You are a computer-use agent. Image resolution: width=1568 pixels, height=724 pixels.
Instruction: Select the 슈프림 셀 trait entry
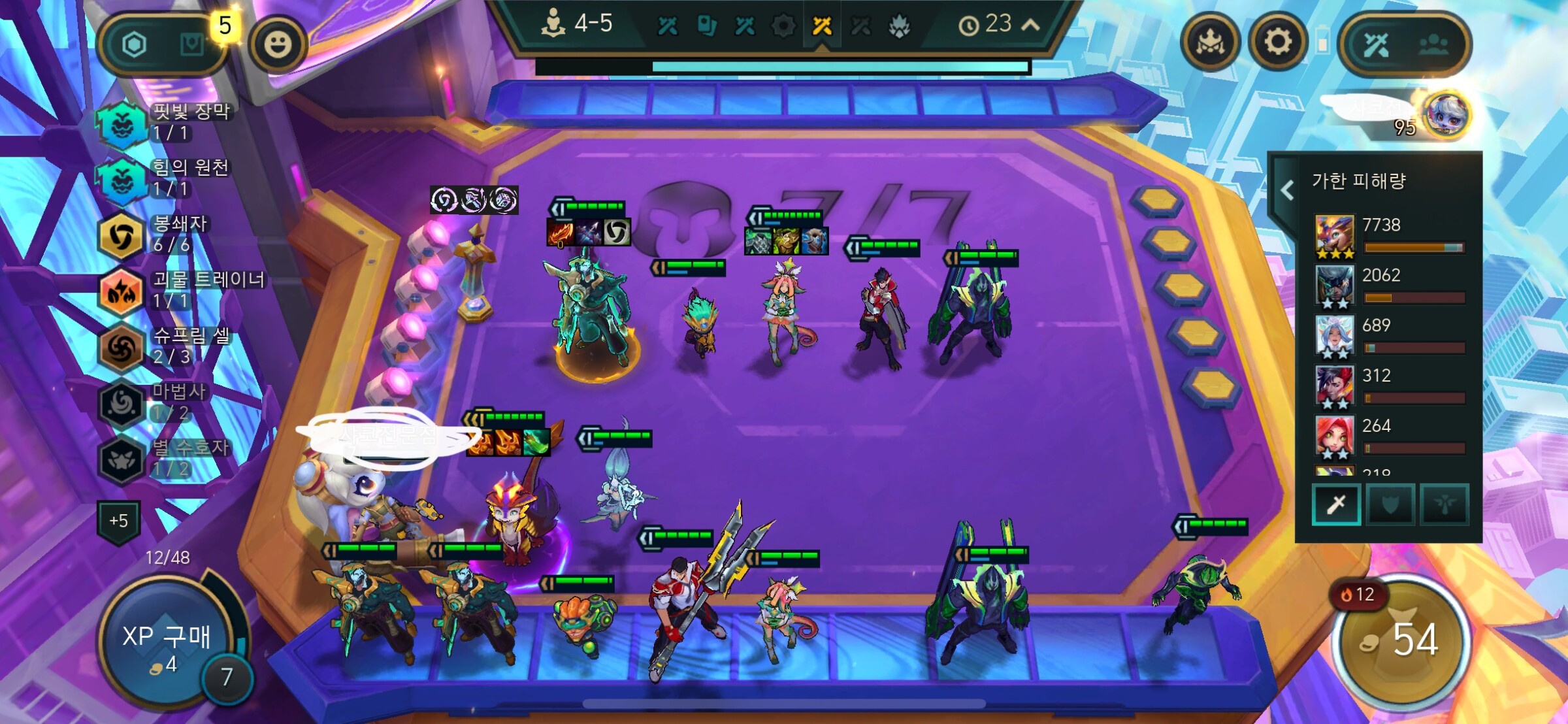pyautogui.click(x=122, y=346)
